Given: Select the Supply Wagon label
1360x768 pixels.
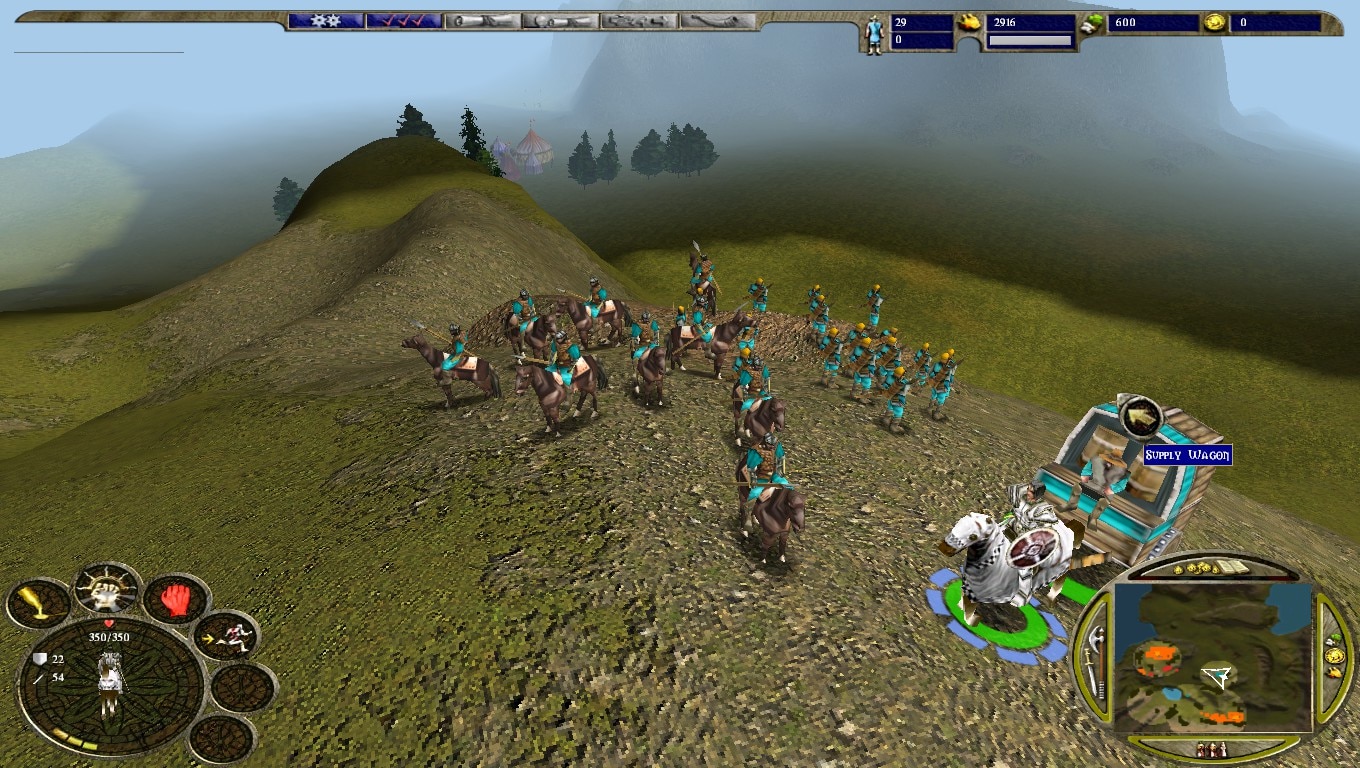Looking at the screenshot, I should 1187,456.
